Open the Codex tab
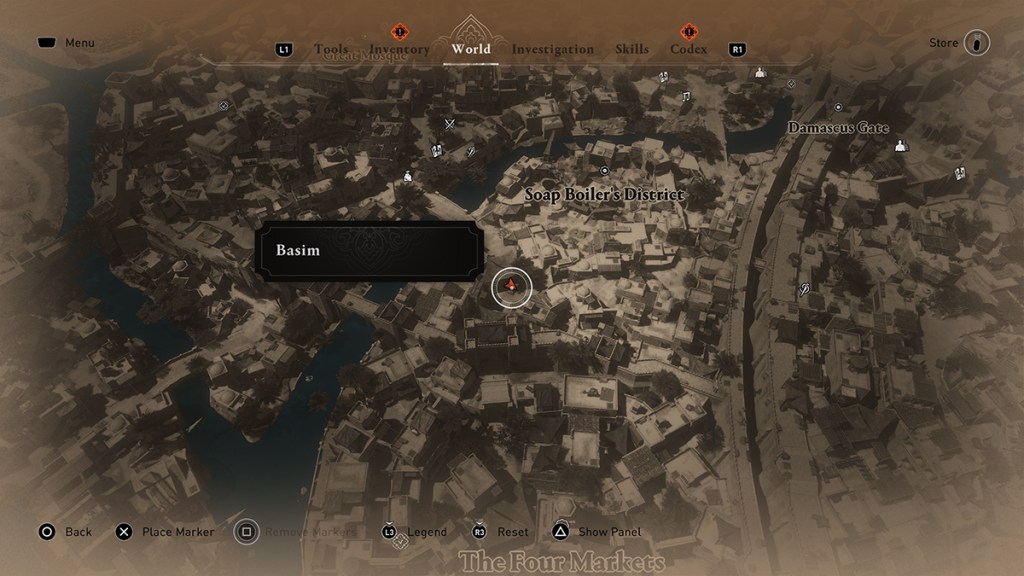1024x576 pixels. pos(688,49)
